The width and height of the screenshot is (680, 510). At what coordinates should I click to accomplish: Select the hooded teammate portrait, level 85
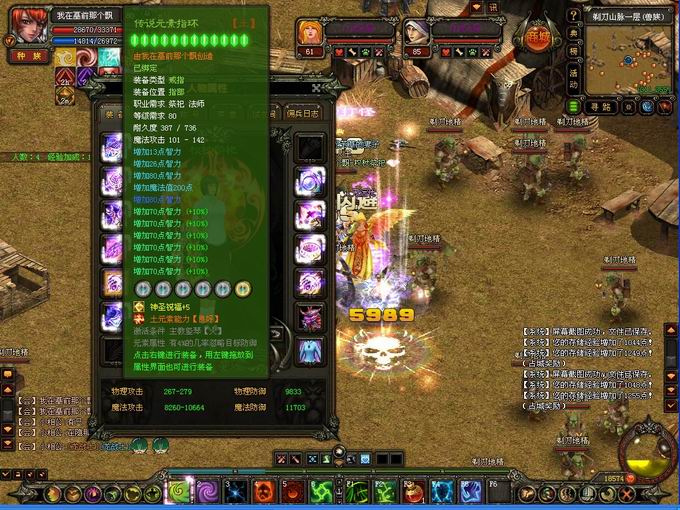[x=415, y=32]
